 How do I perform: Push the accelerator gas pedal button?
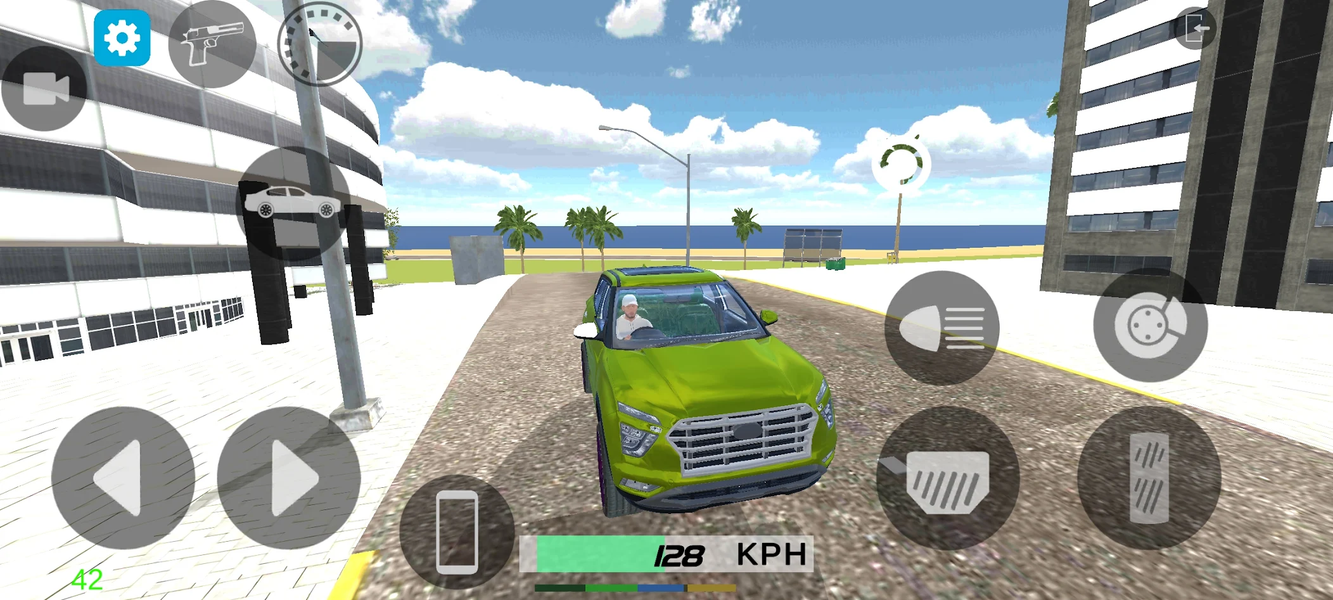pos(1148,477)
